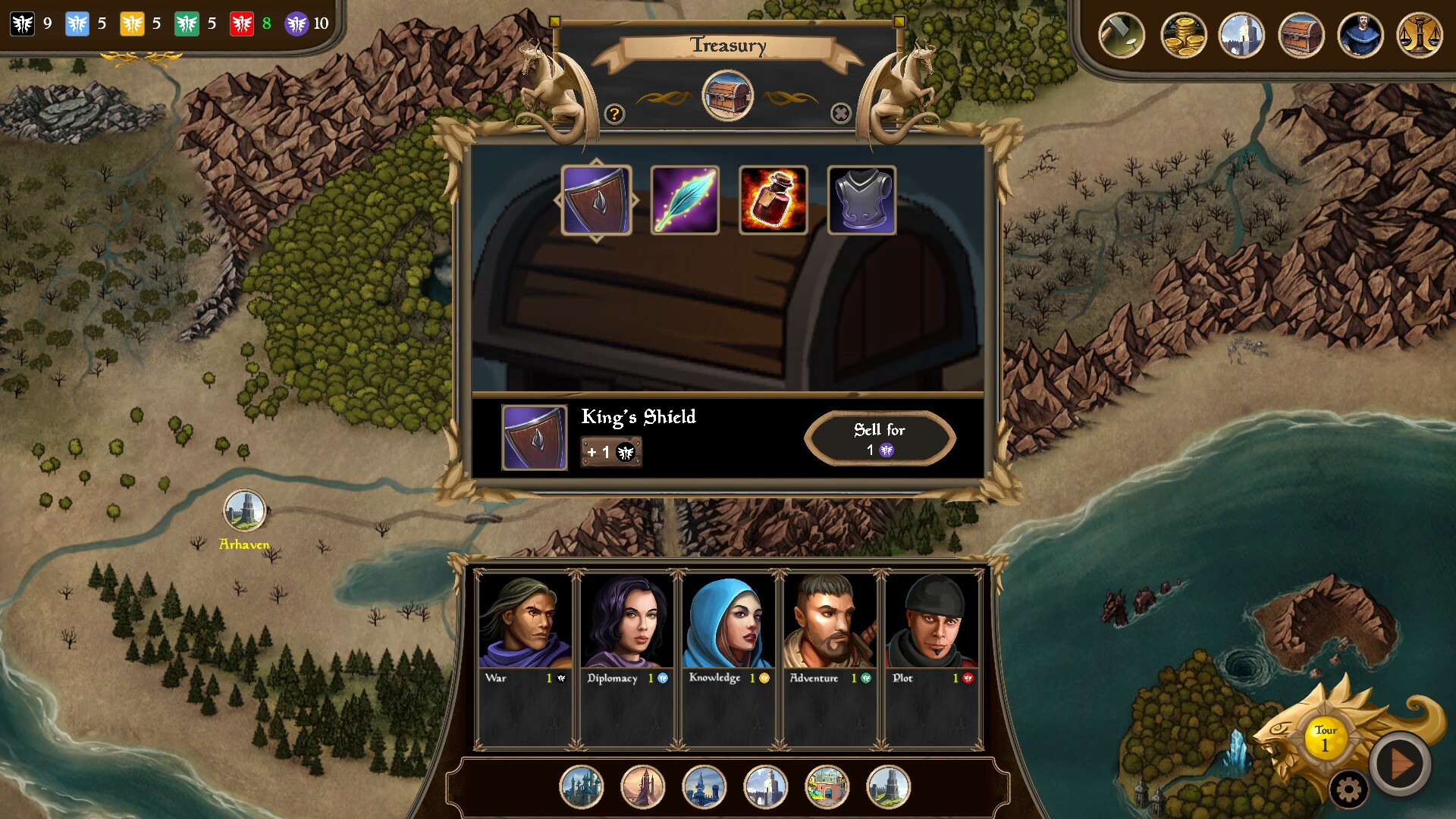Click the Sell for 1 button
The image size is (1456, 819).
pos(880,438)
